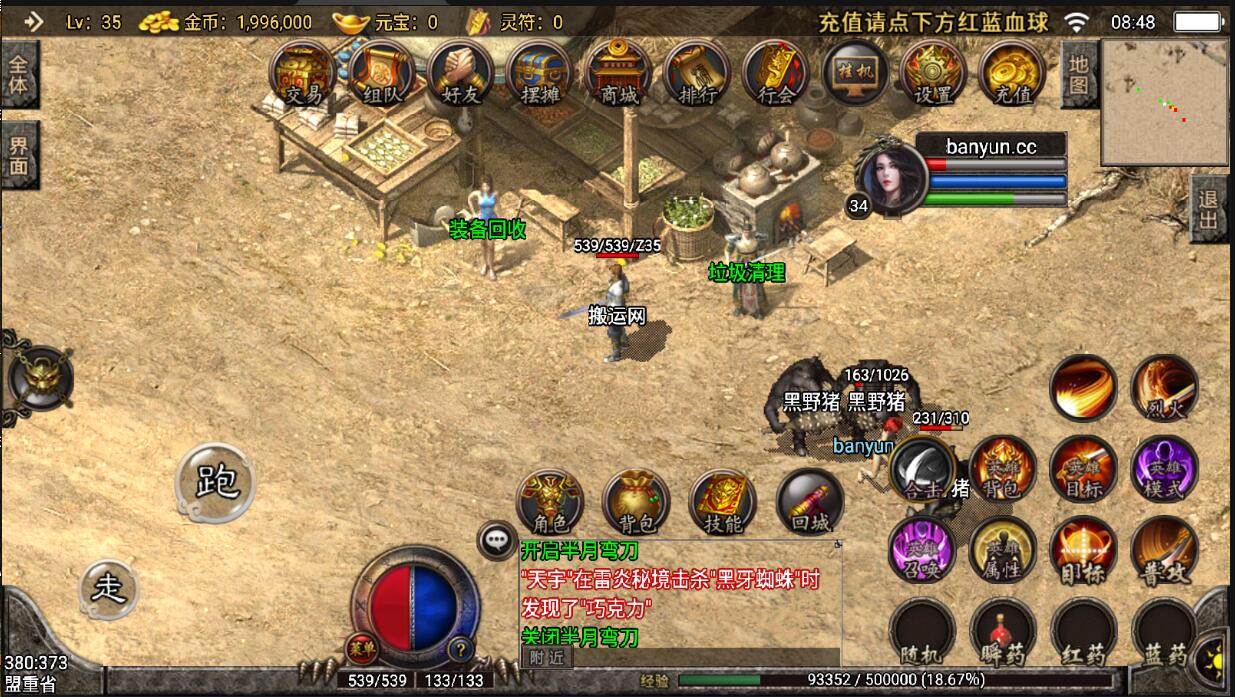This screenshot has height=697, width=1235.
Task: Open the 背包 bag beside 角色
Action: (x=636, y=503)
